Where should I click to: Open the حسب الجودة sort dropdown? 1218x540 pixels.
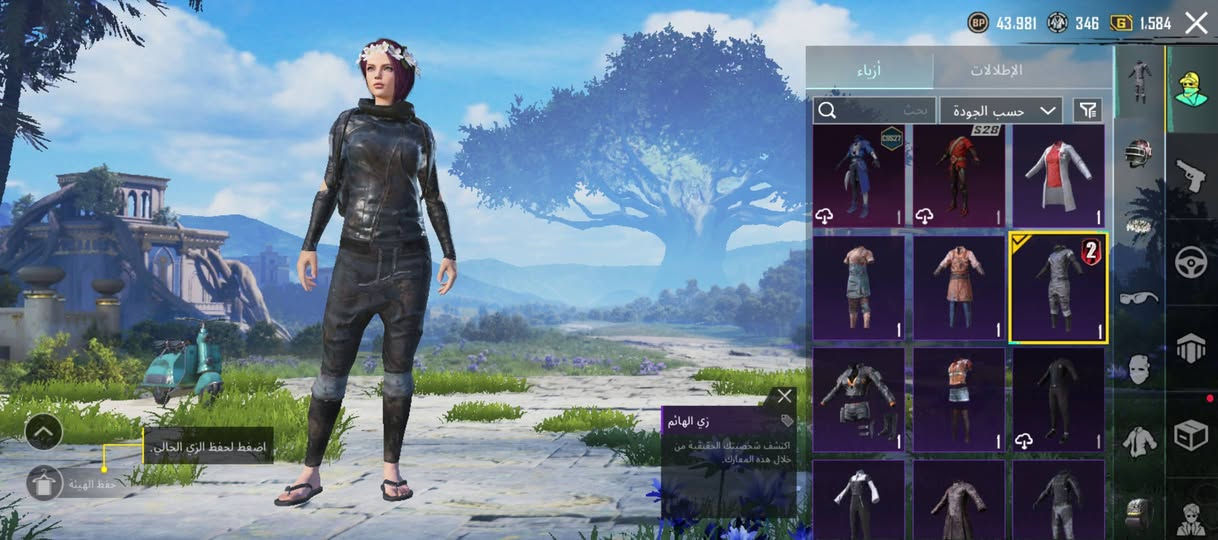[1000, 110]
